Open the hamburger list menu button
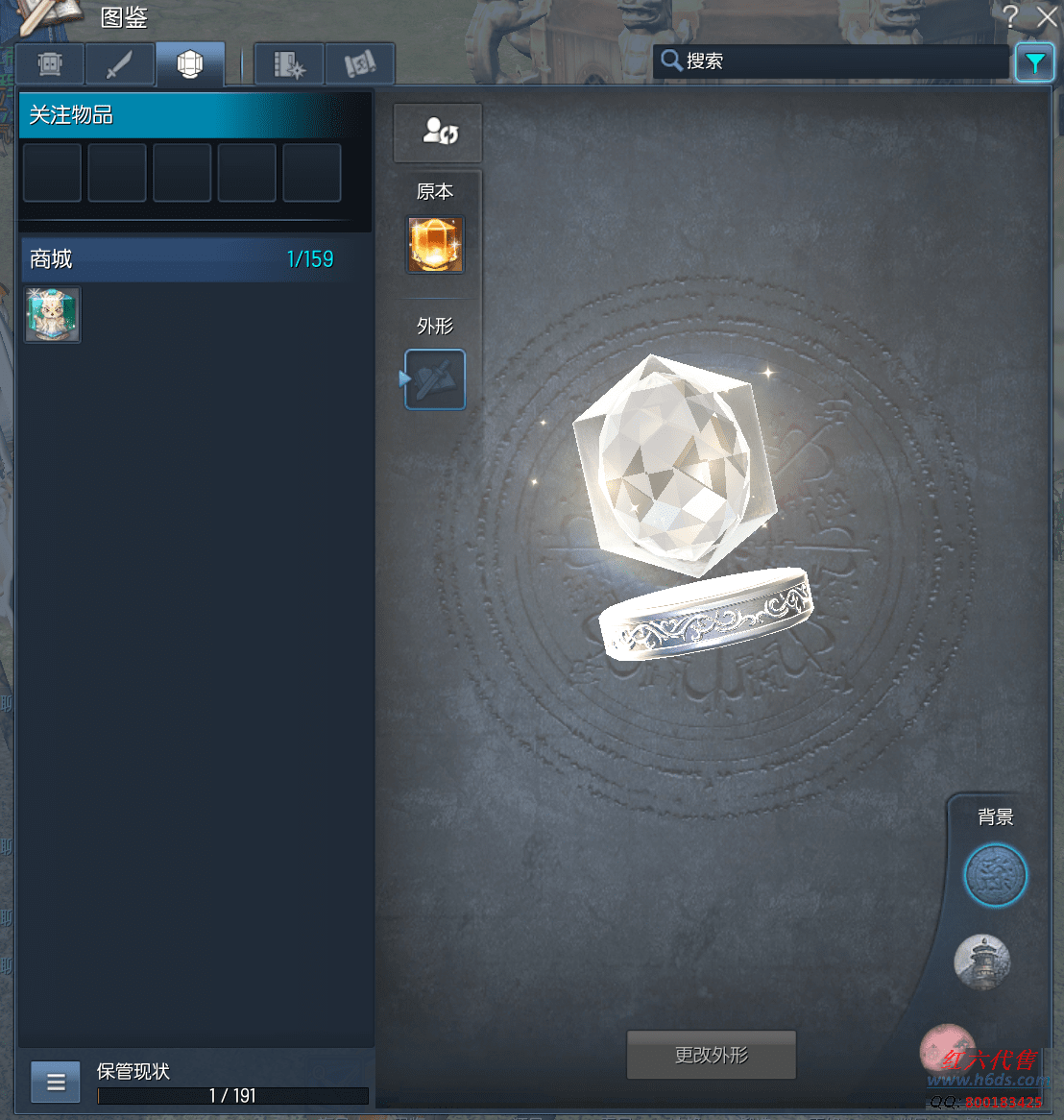Viewport: 1064px width, 1120px height. click(56, 1083)
